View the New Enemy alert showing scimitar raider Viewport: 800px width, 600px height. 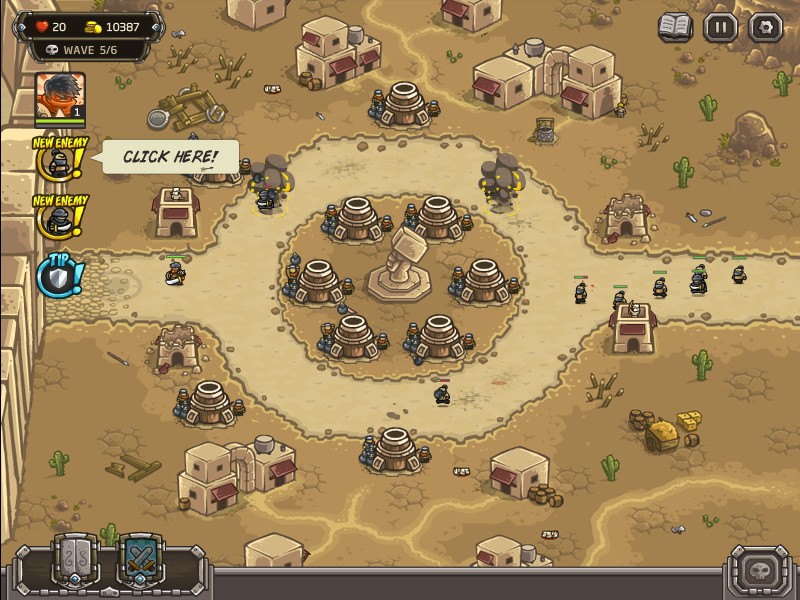[x=59, y=217]
